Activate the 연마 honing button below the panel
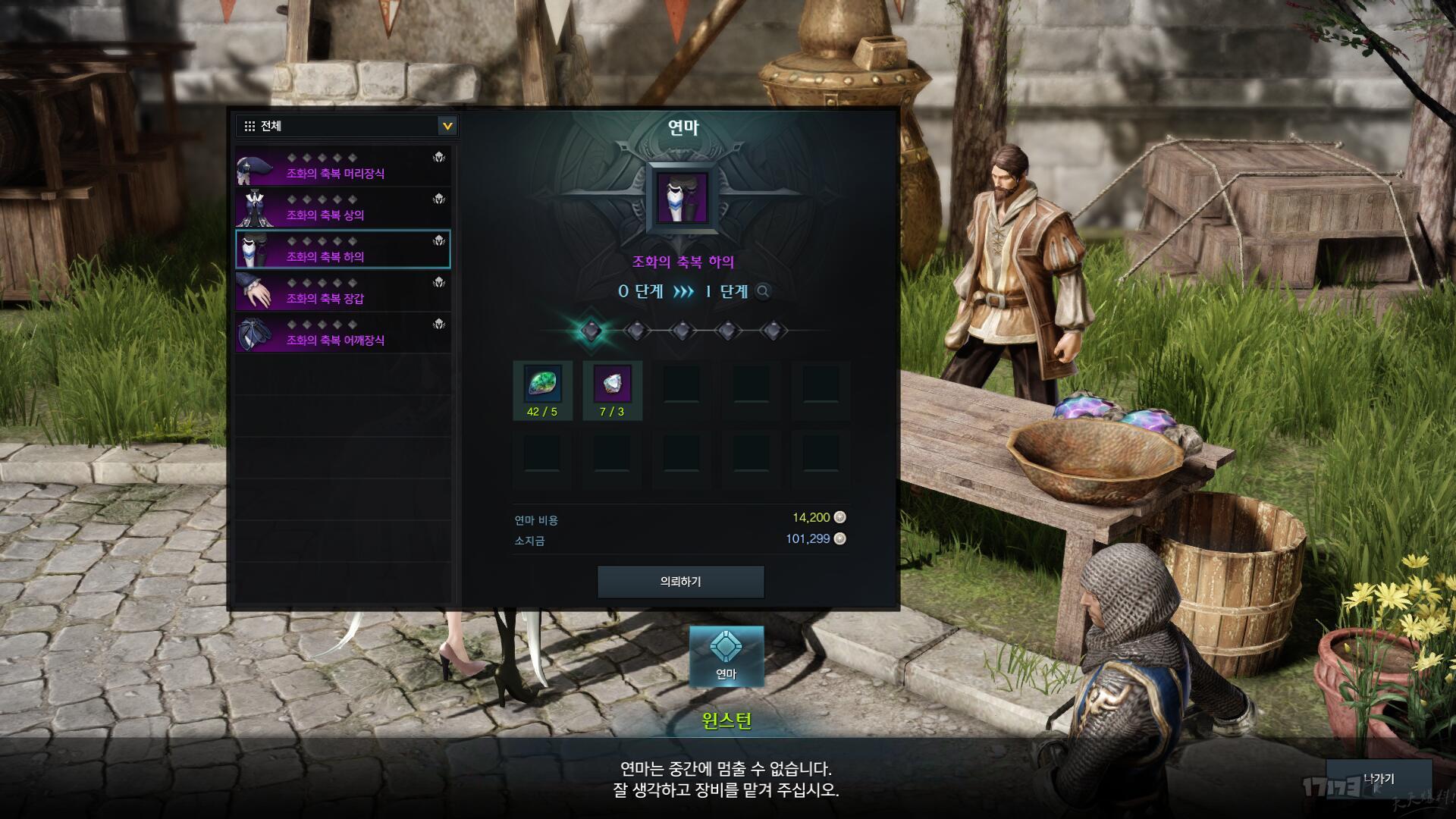This screenshot has height=819, width=1456. pyautogui.click(x=726, y=656)
